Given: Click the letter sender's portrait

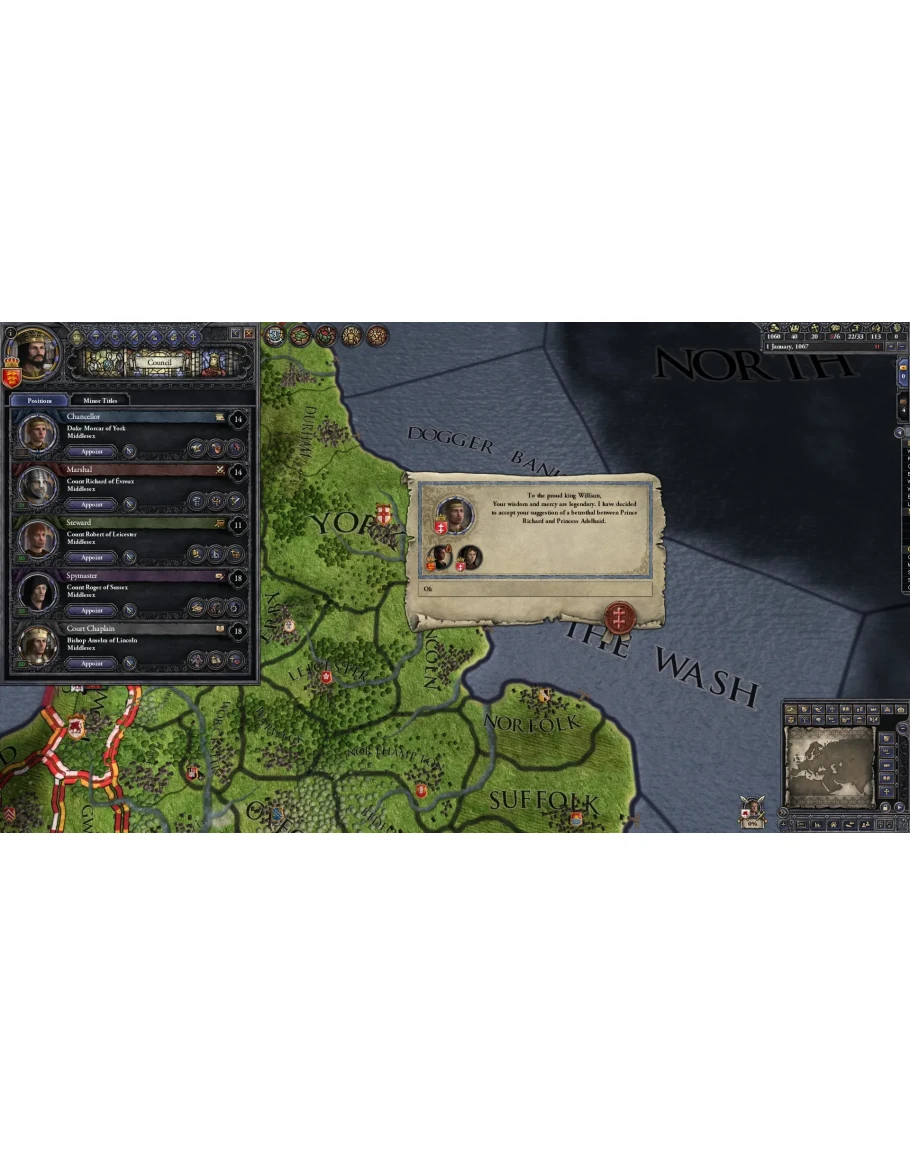Looking at the screenshot, I should click(x=455, y=515).
